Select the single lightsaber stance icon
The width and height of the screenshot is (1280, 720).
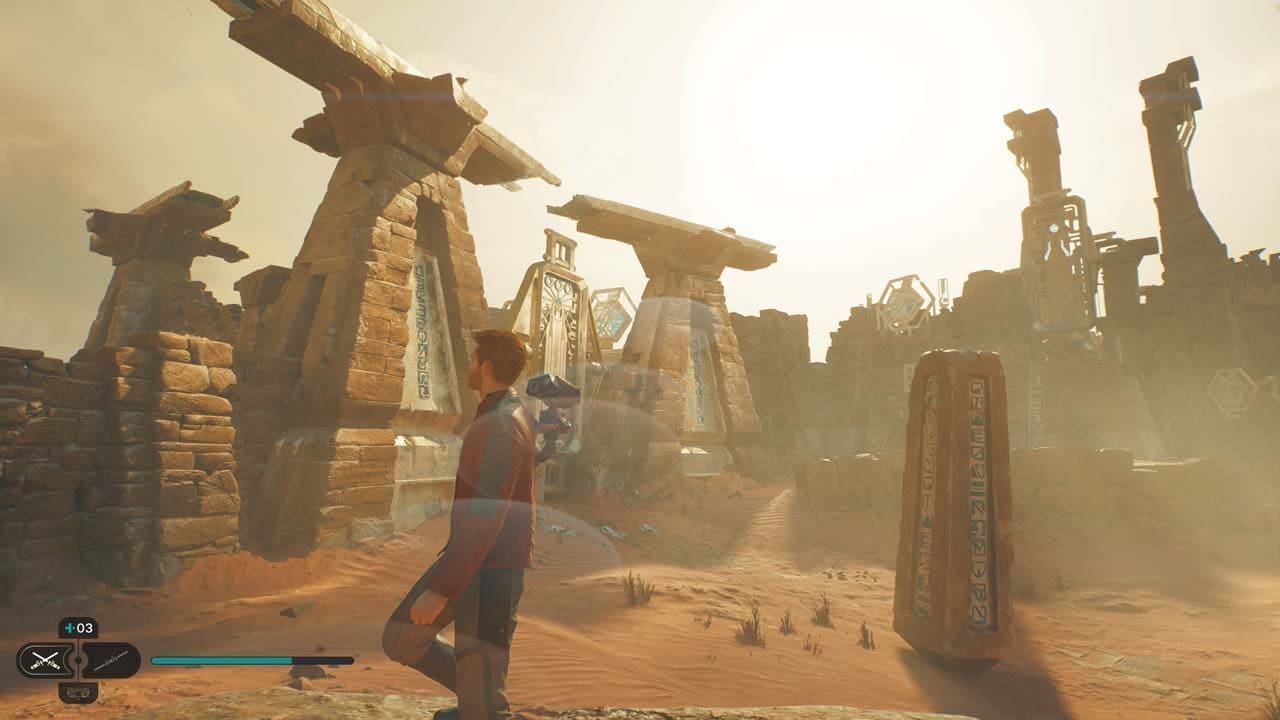(110, 660)
